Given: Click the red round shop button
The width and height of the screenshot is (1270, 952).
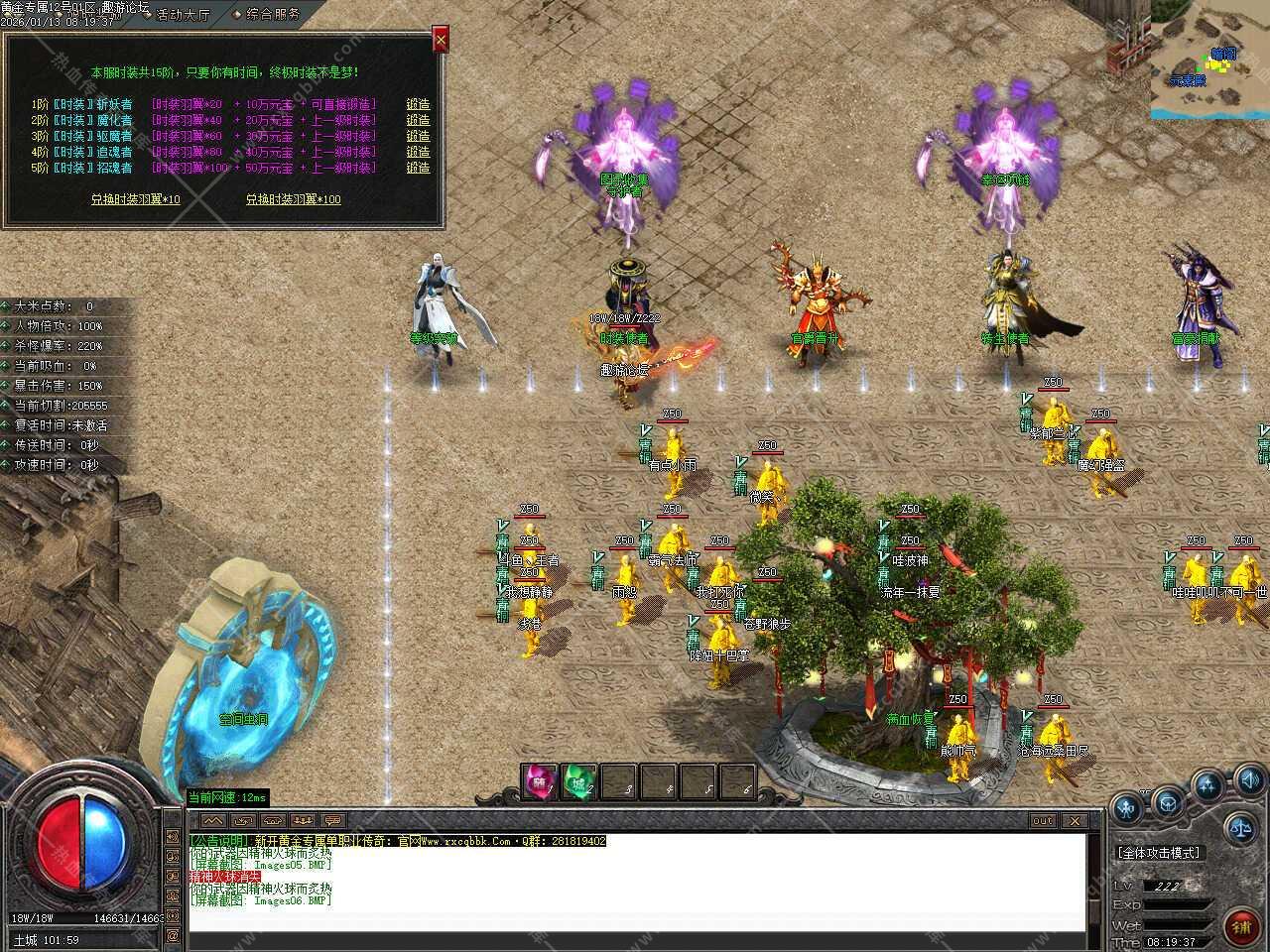Looking at the screenshot, I should pyautogui.click(x=1241, y=927).
